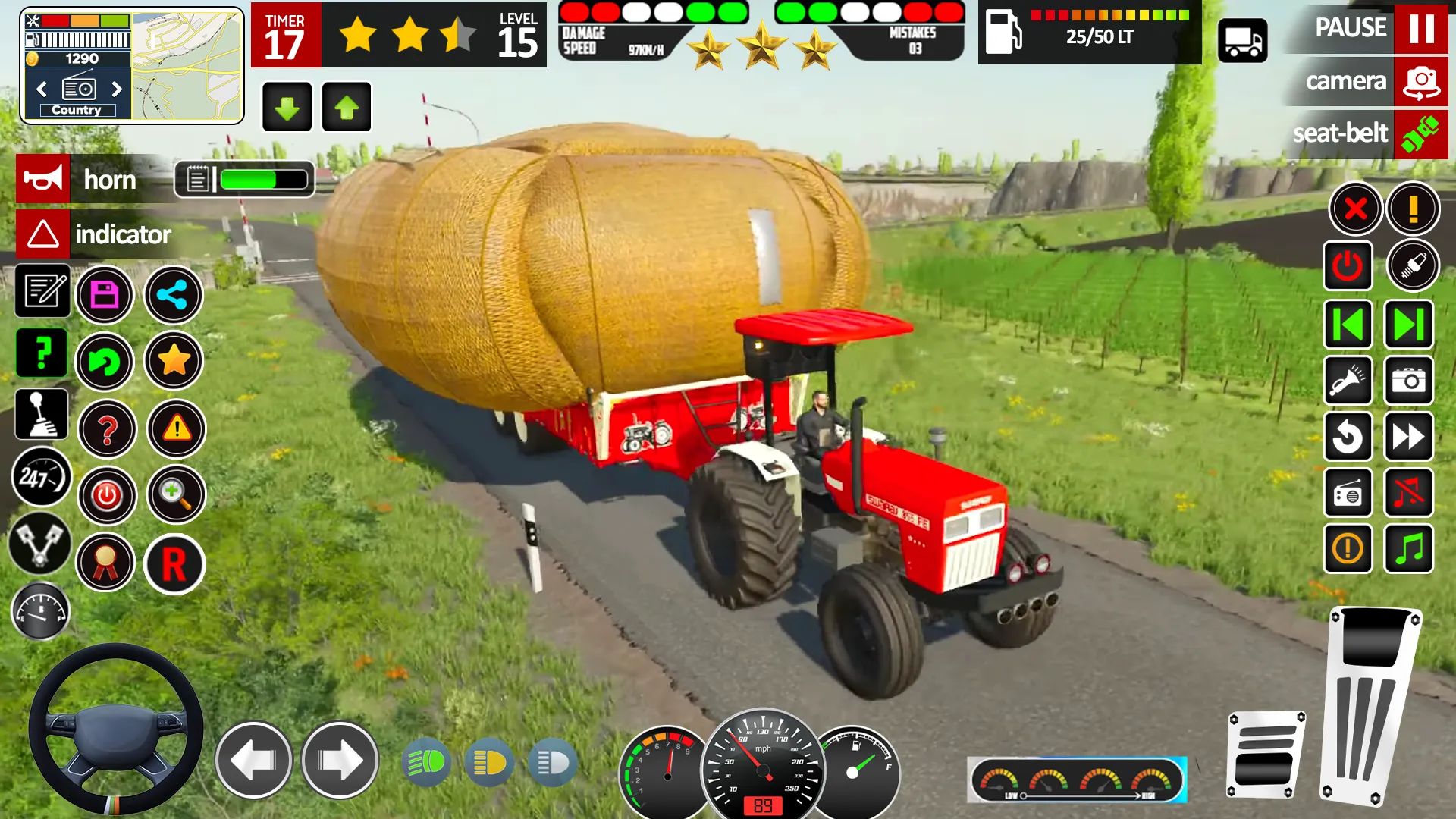The width and height of the screenshot is (1456, 819).
Task: Tap the medal achievement icon
Action: (x=106, y=563)
